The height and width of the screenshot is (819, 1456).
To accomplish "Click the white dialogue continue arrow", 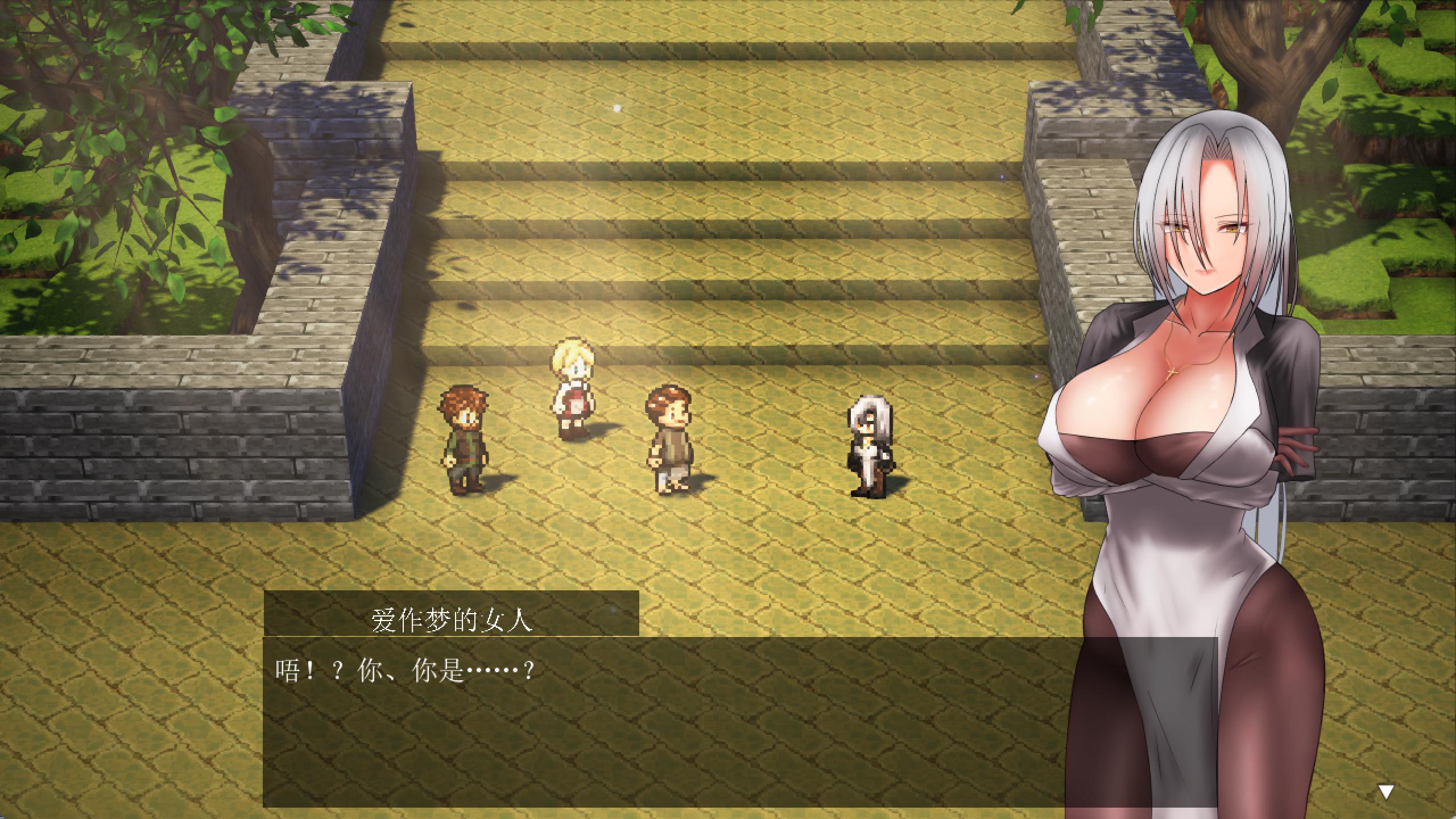I will [1385, 791].
